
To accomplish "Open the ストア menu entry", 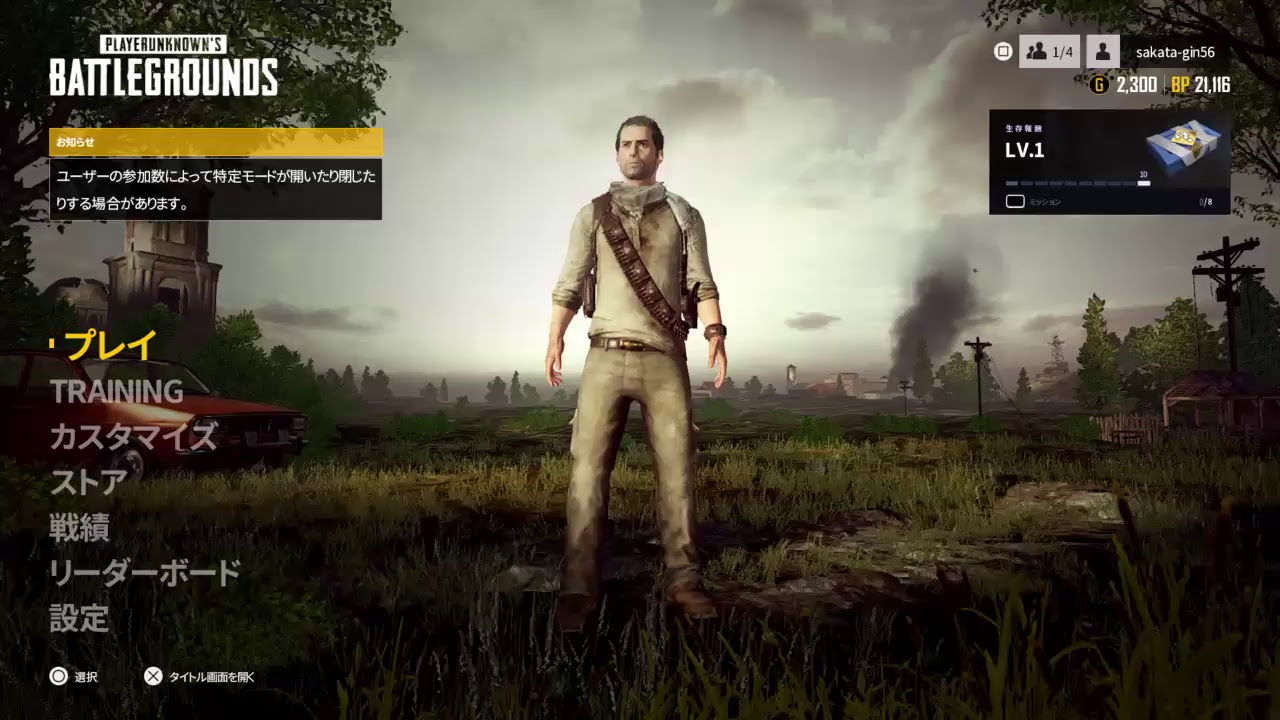I will (x=87, y=482).
